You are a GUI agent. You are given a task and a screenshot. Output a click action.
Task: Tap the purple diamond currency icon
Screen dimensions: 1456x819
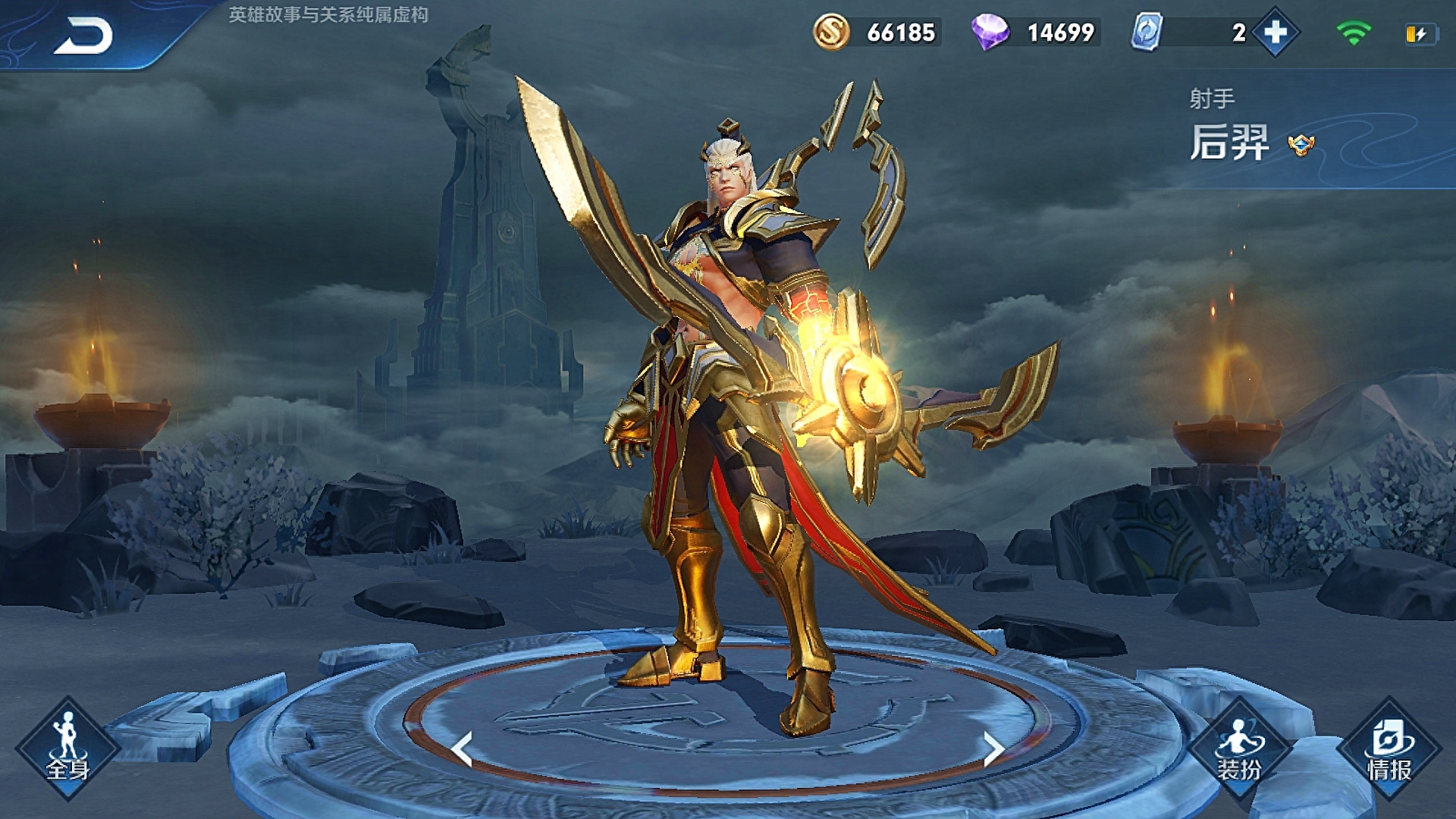(x=990, y=33)
